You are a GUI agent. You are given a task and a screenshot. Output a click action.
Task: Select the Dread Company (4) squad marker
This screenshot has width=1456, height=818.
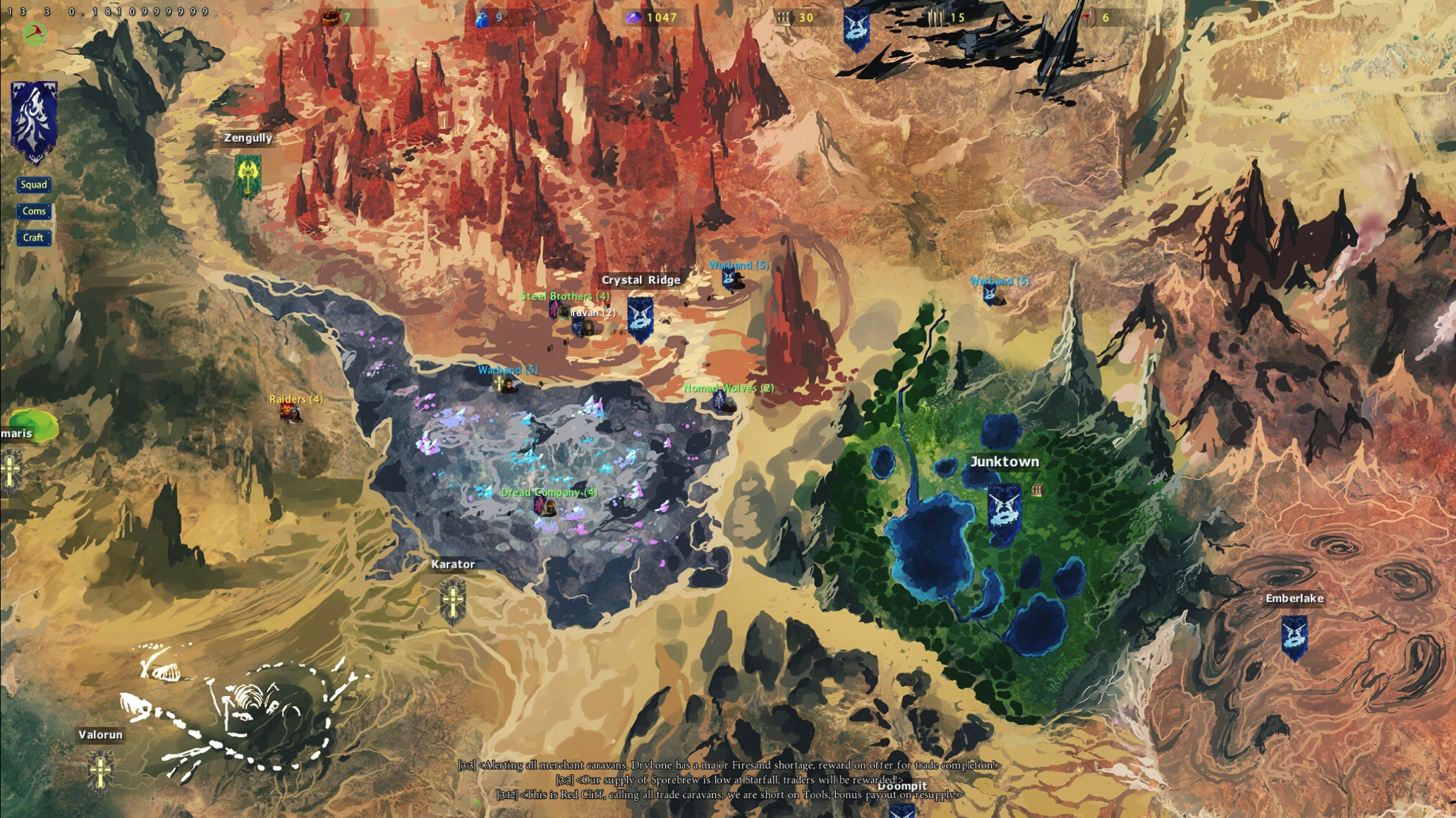click(544, 506)
